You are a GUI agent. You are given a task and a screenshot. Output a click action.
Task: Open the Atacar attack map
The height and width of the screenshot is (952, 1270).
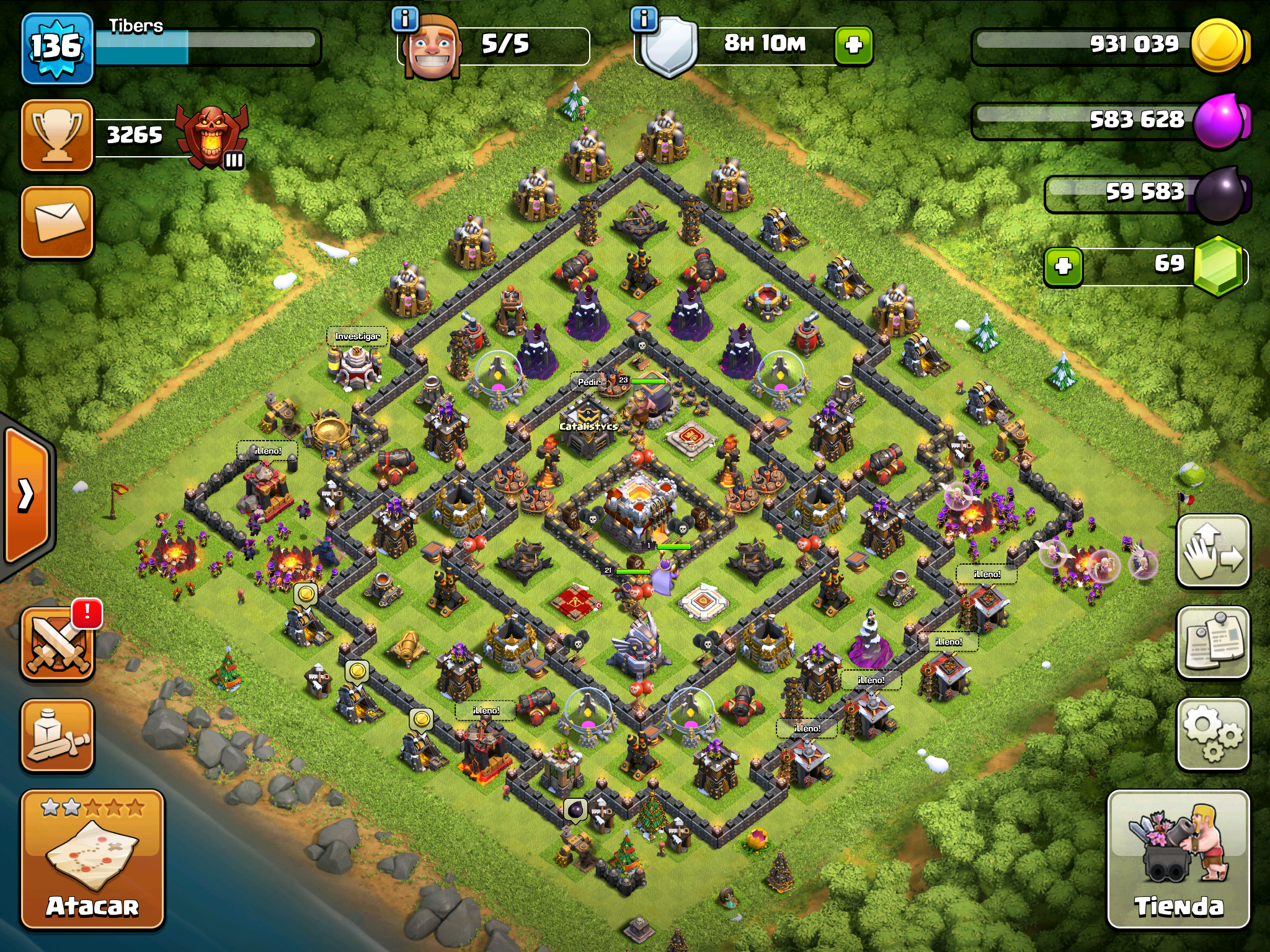tap(92, 859)
